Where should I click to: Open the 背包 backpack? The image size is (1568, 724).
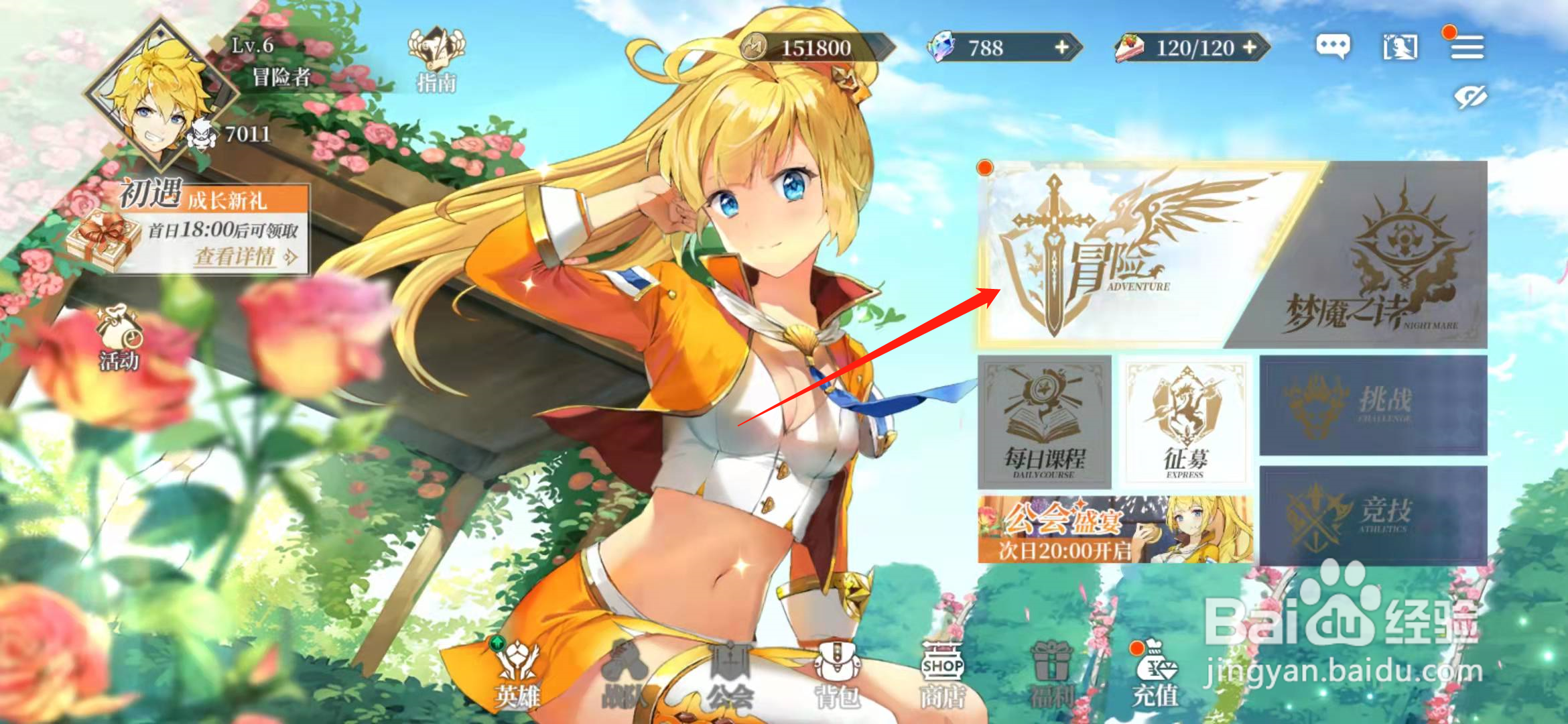tap(836, 674)
